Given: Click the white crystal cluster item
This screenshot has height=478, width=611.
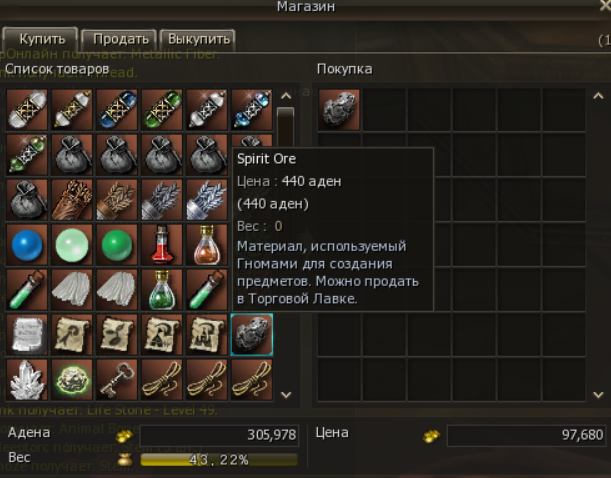Looking at the screenshot, I should click(x=26, y=380).
